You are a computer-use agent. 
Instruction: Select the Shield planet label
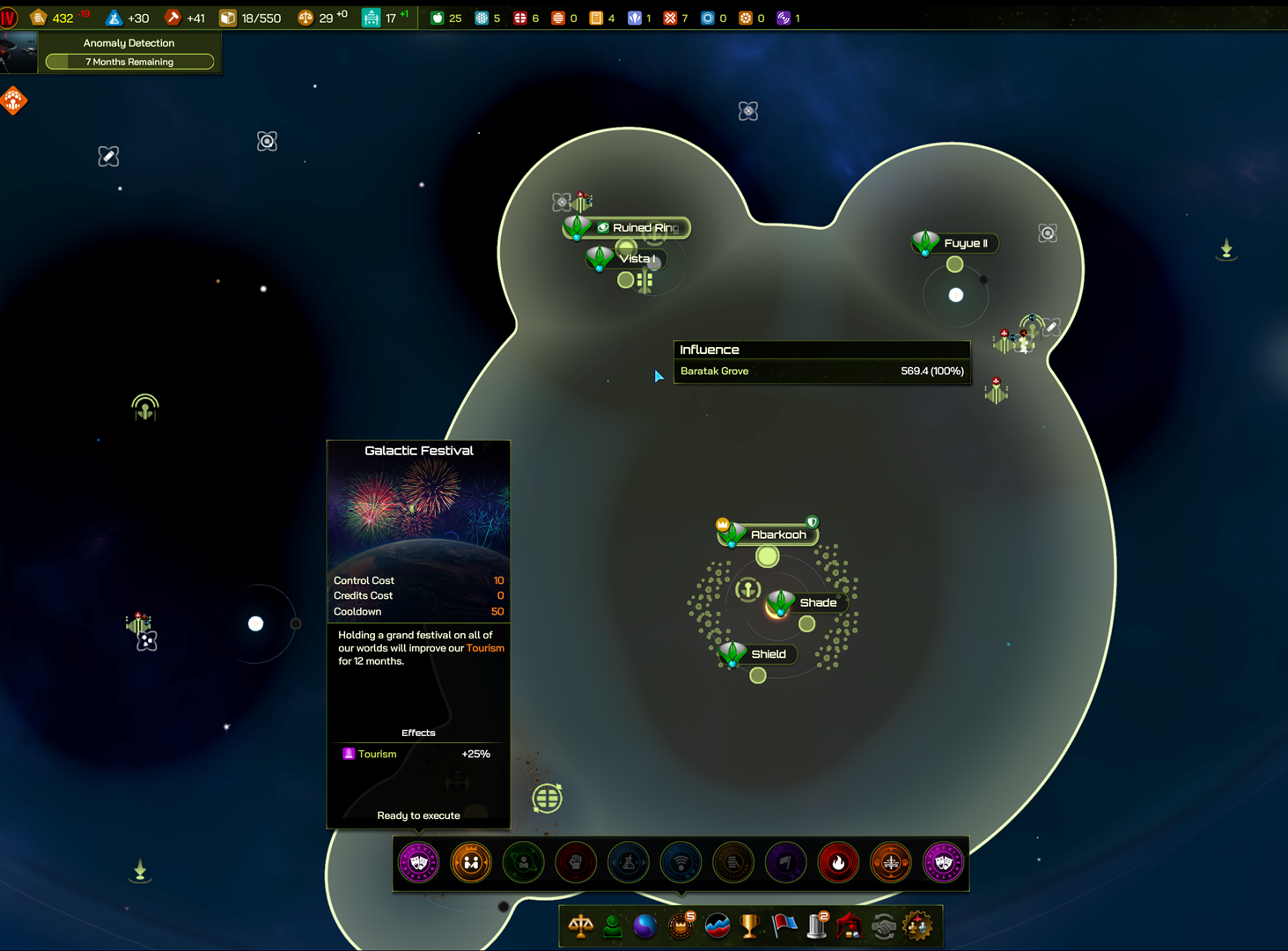768,654
